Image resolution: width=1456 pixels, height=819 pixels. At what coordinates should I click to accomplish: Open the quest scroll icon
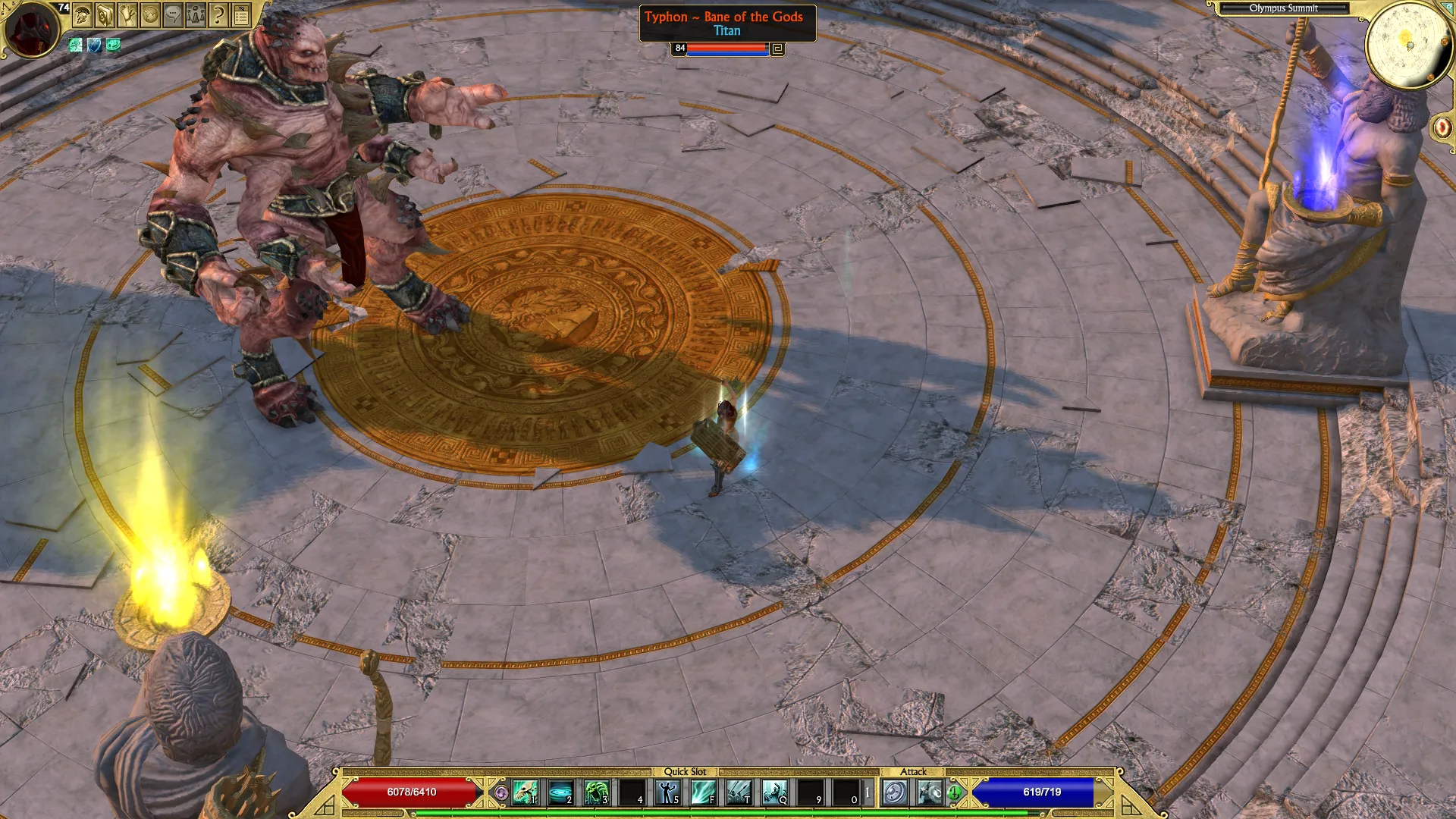(127, 14)
